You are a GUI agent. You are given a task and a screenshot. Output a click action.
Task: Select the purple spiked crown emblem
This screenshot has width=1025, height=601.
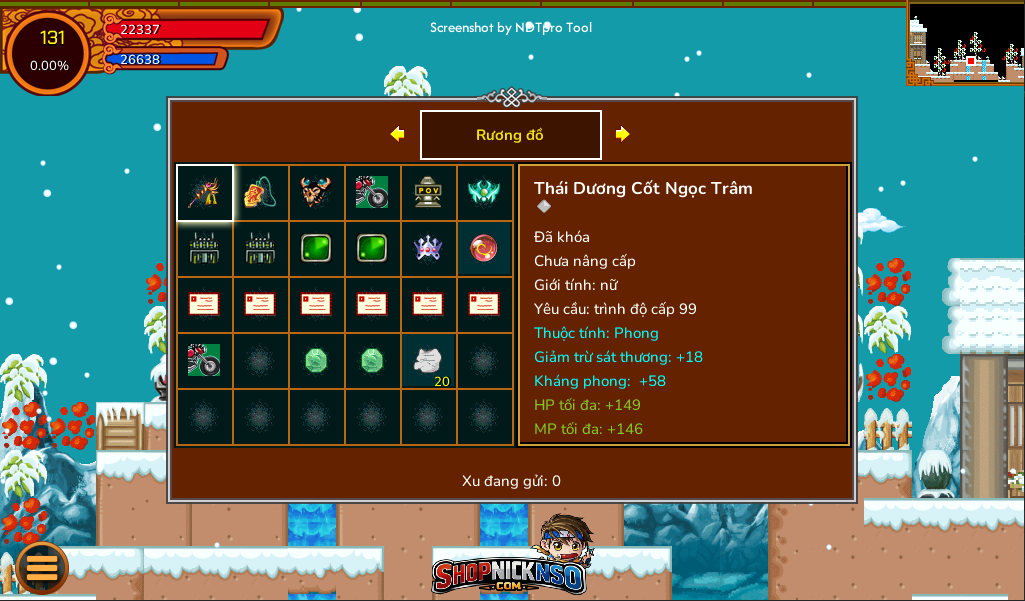tap(428, 248)
